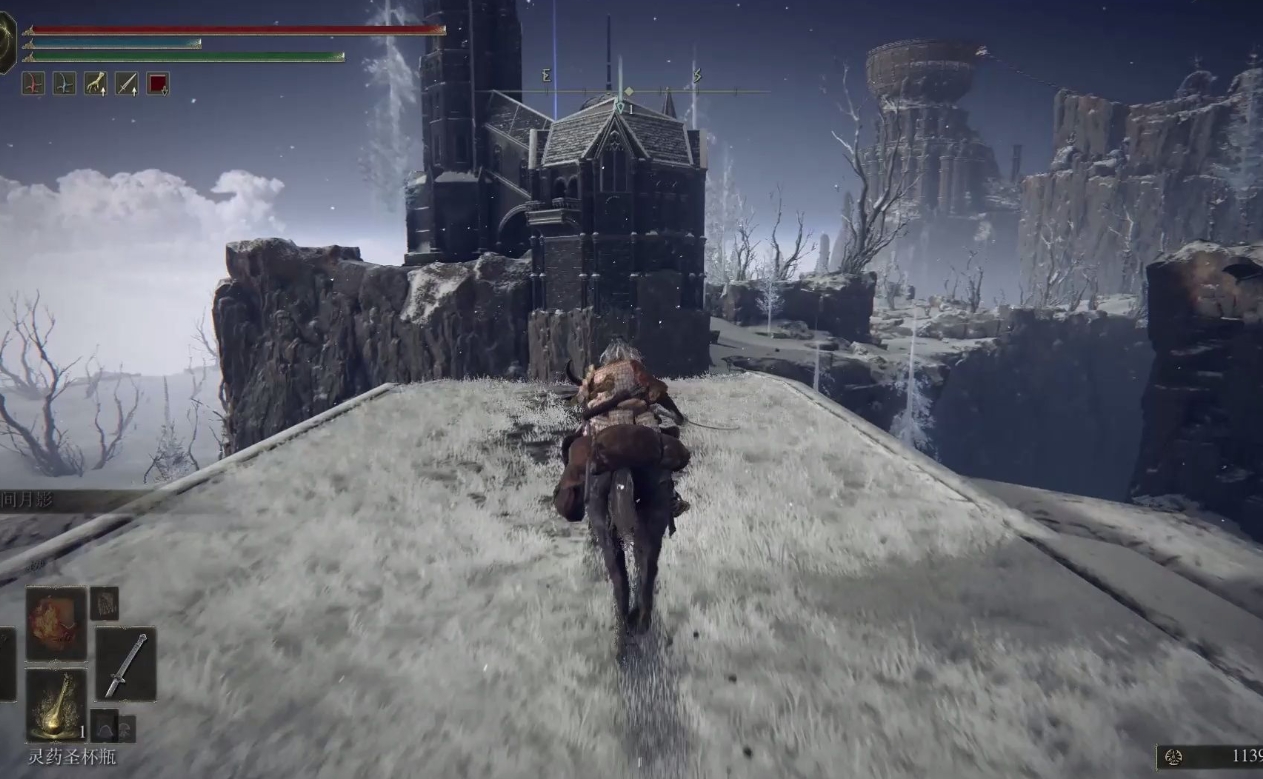1263x779 pixels.
Task: Select the red rune status buff icon
Action: click(x=33, y=84)
